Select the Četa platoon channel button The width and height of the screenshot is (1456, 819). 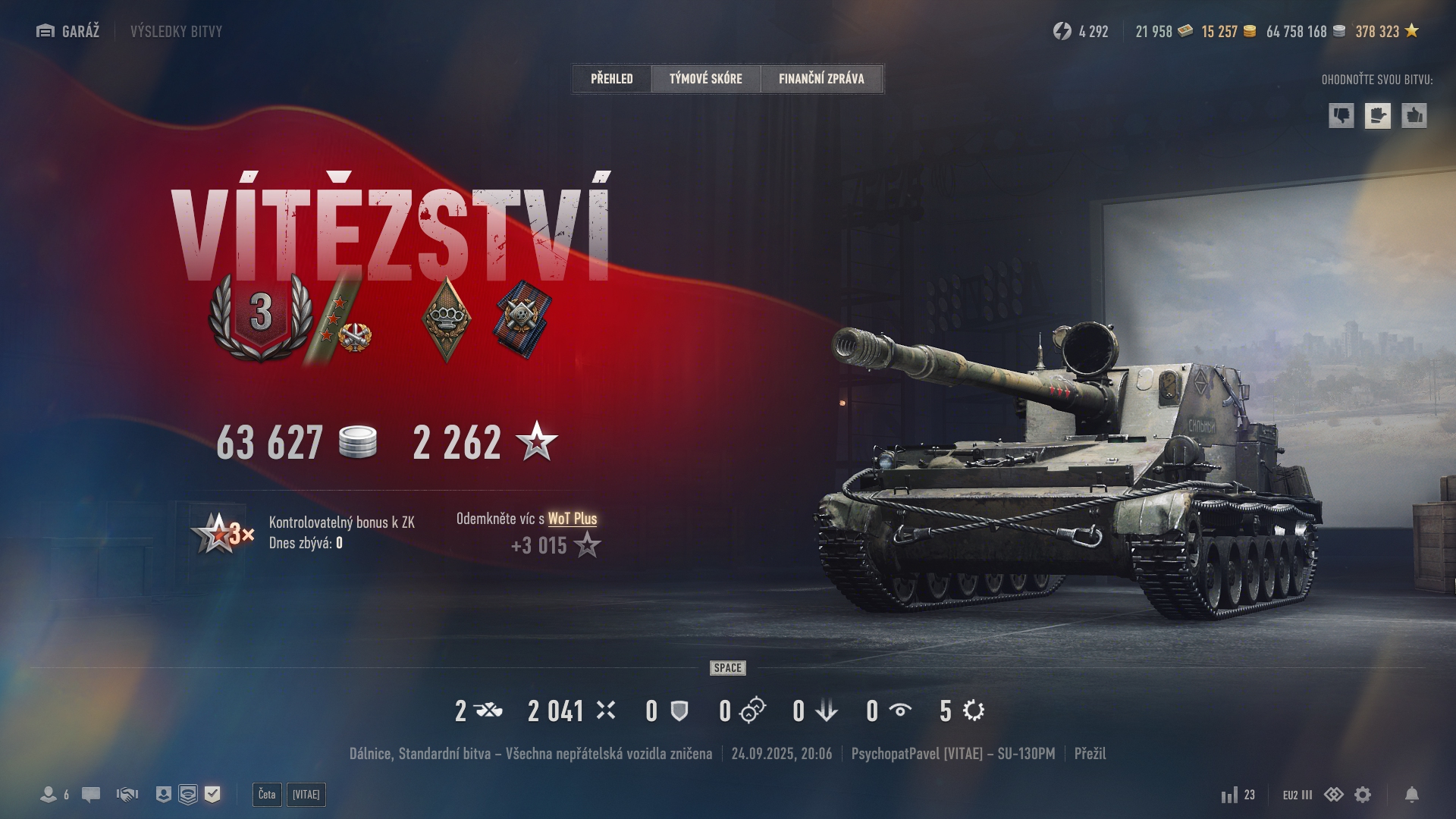coord(267,795)
